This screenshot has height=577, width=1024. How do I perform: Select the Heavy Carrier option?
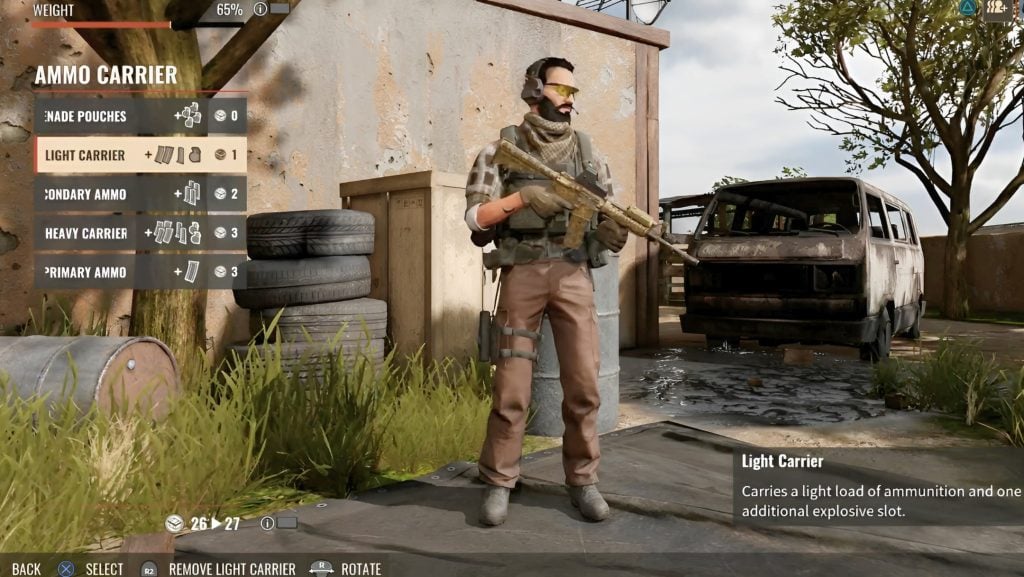[x=140, y=233]
